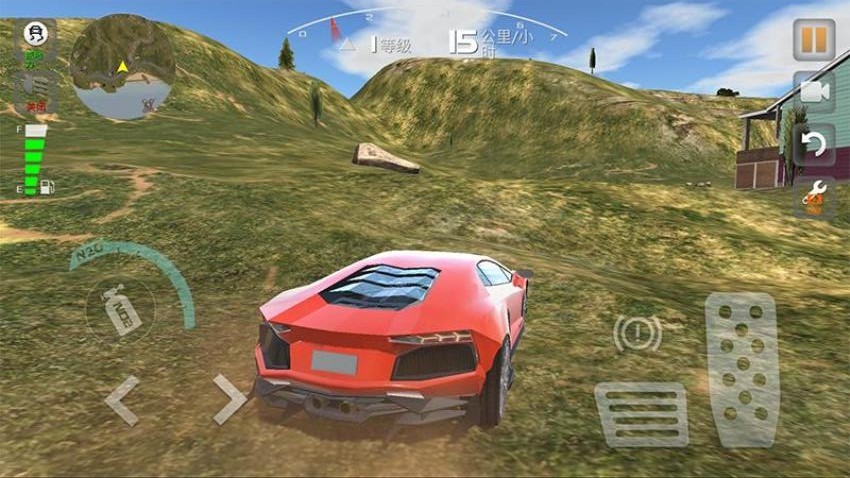Viewport: 850px width, 478px height.
Task: Tap the gas pedal
Action: [x=741, y=369]
